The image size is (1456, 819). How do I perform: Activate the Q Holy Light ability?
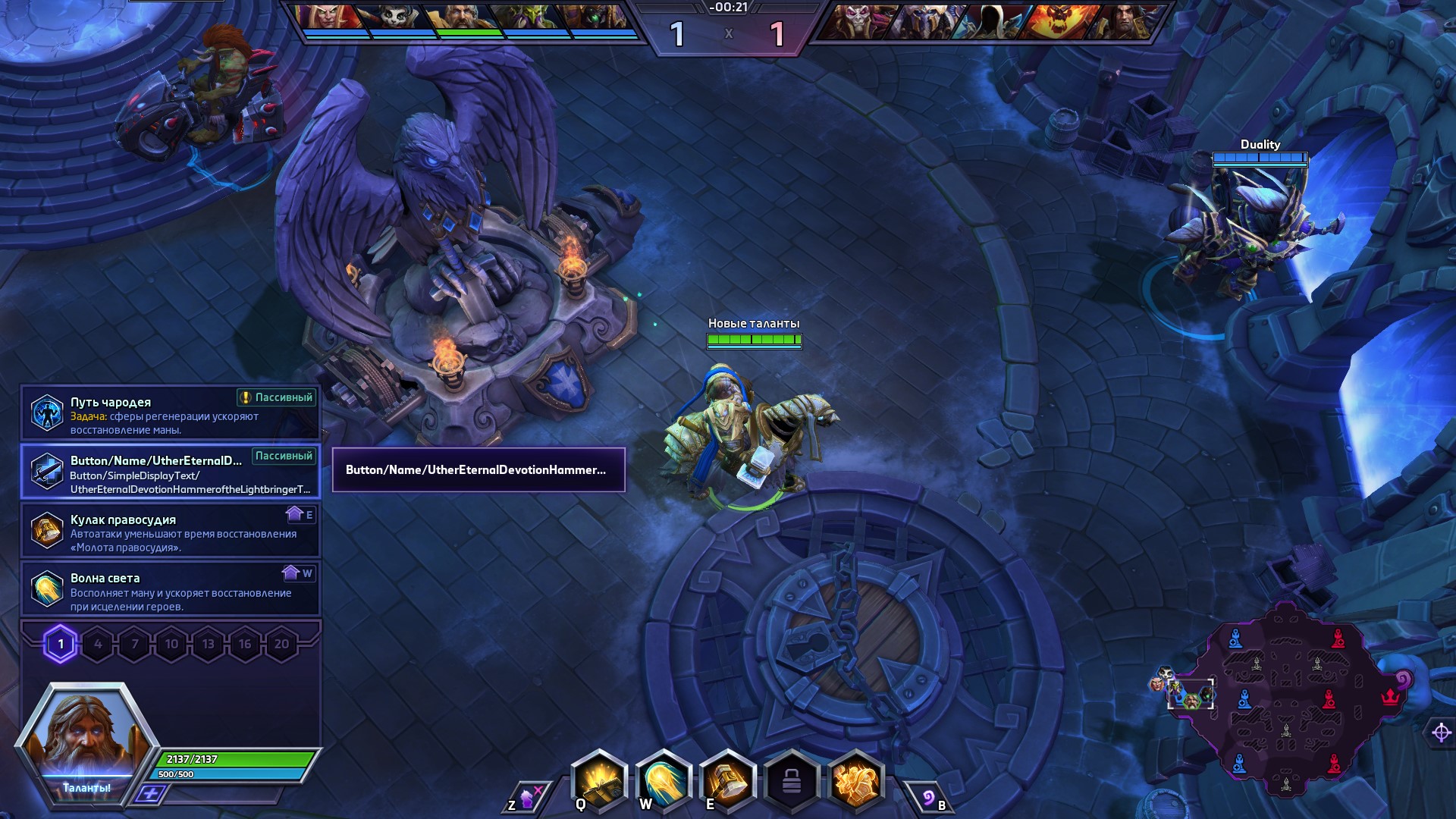pos(599,781)
